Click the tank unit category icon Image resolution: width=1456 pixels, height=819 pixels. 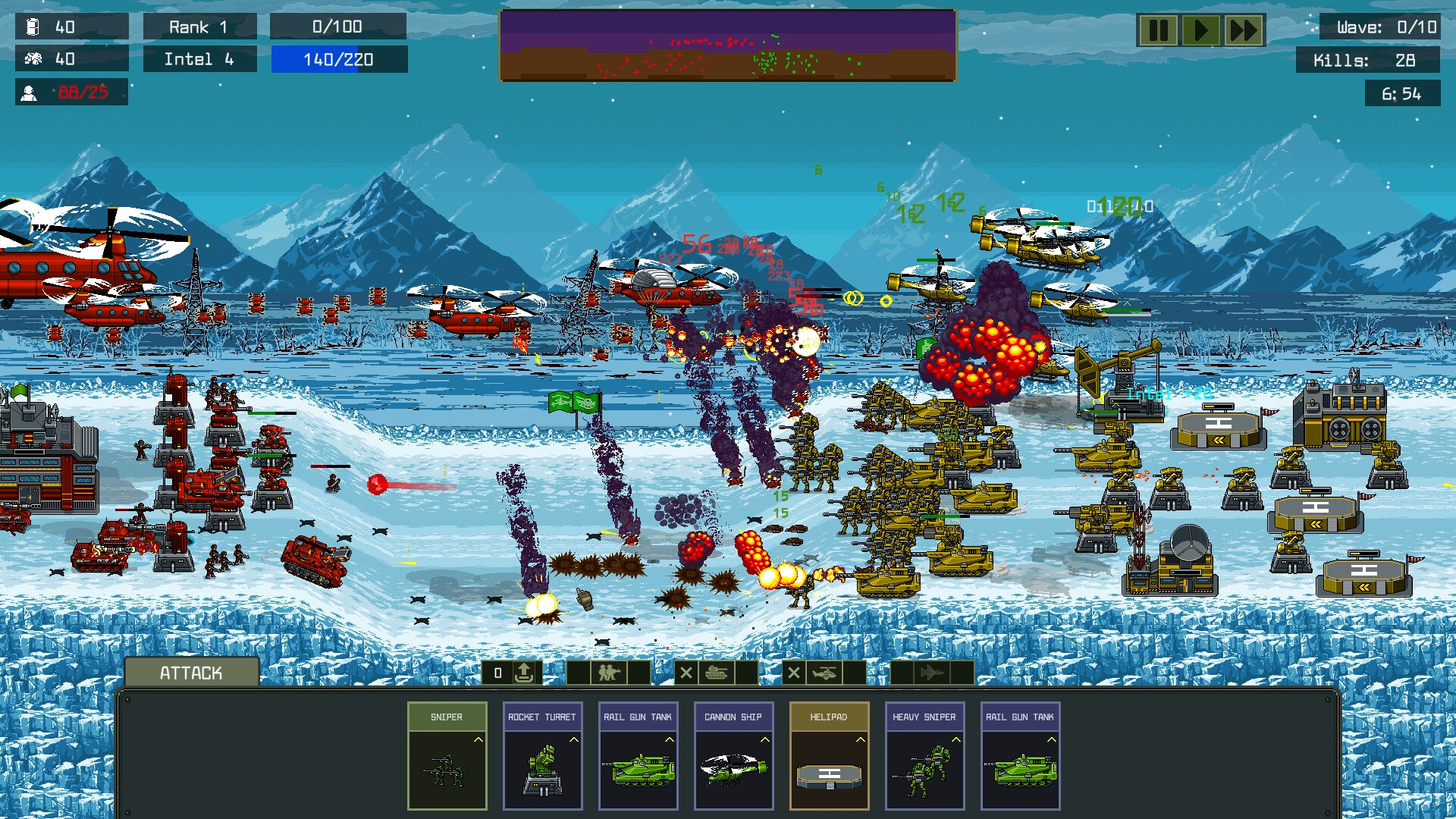click(x=716, y=673)
